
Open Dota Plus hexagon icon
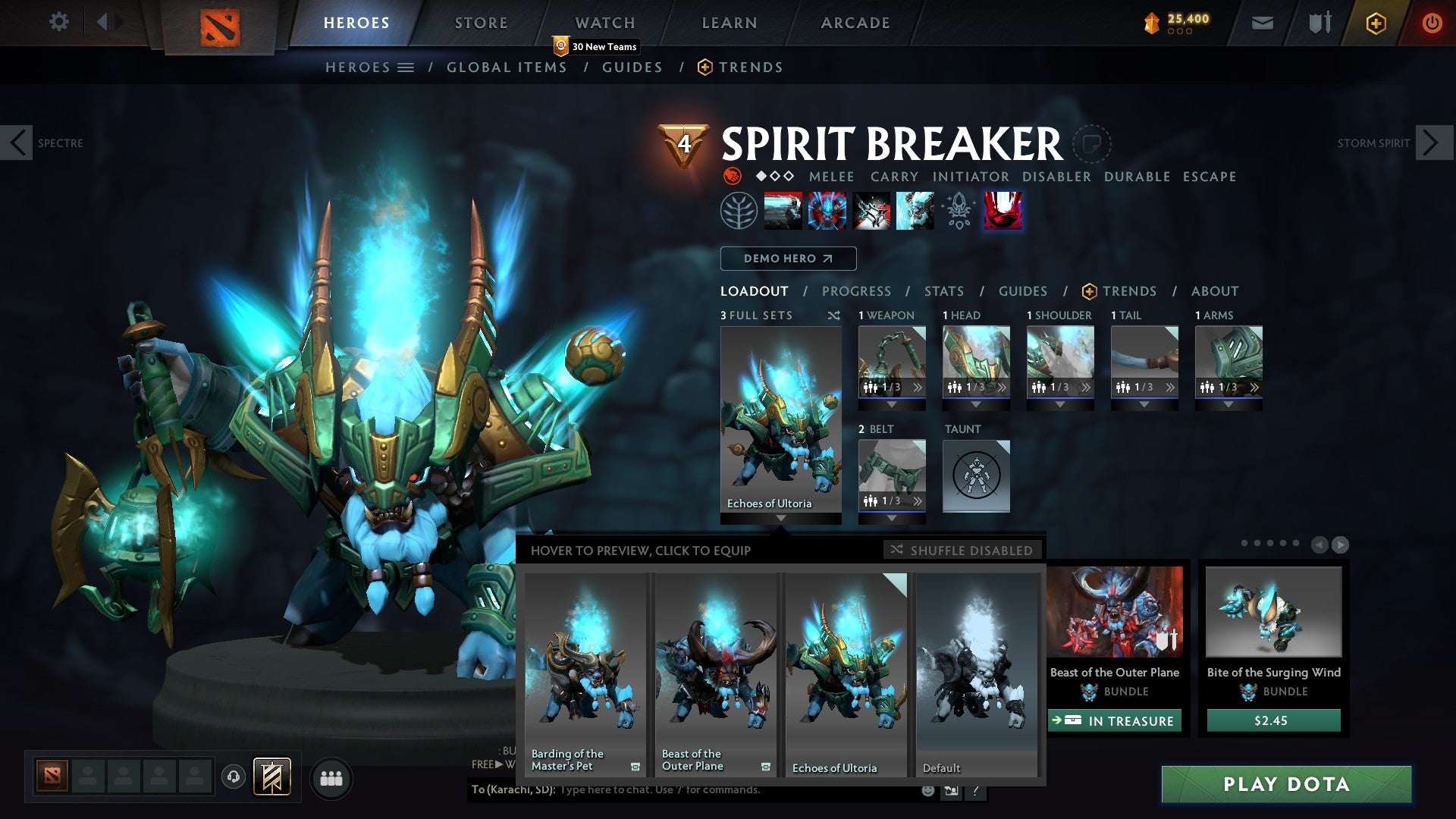coord(1375,23)
